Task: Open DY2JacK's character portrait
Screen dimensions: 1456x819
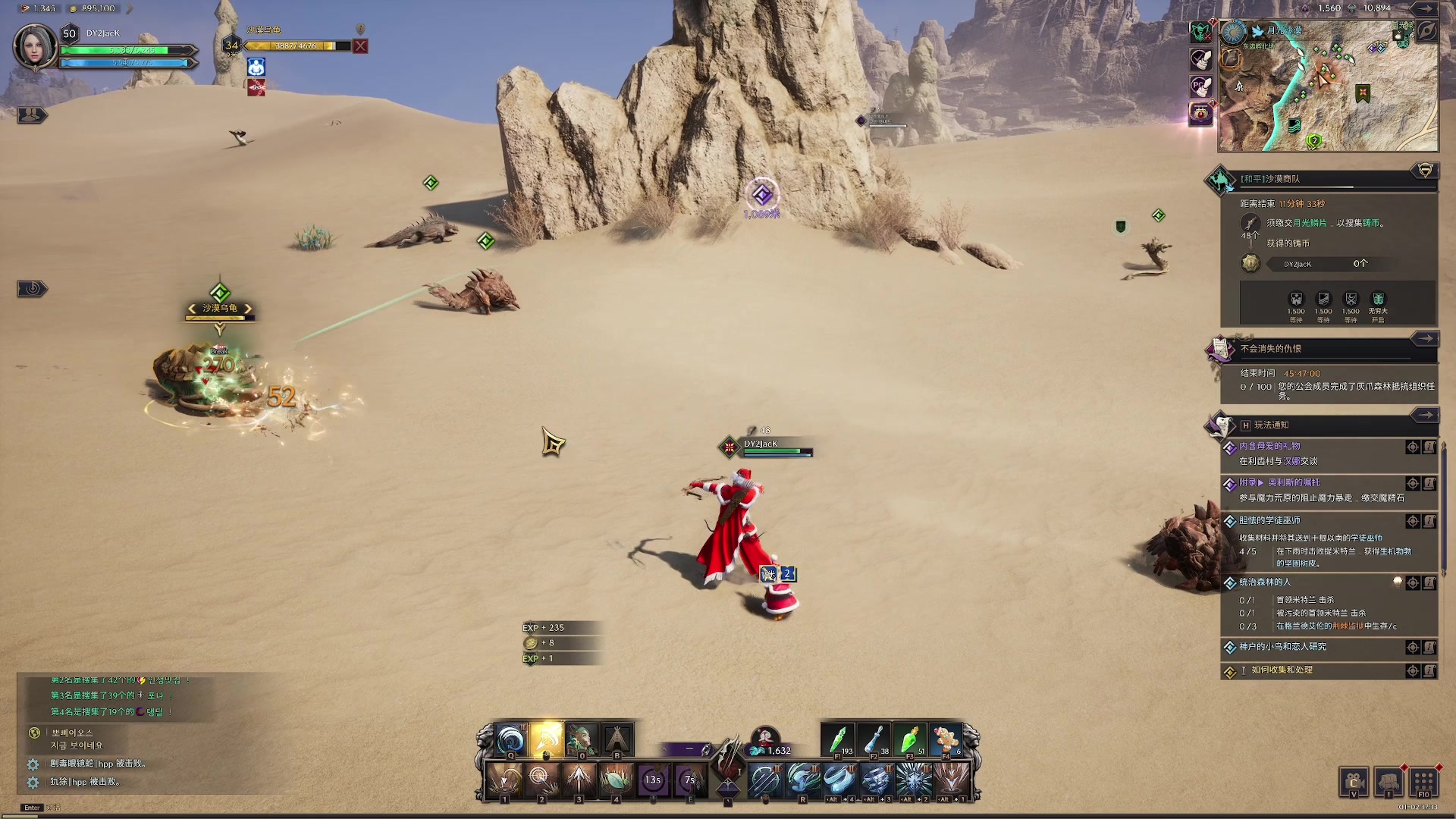Action: click(35, 46)
